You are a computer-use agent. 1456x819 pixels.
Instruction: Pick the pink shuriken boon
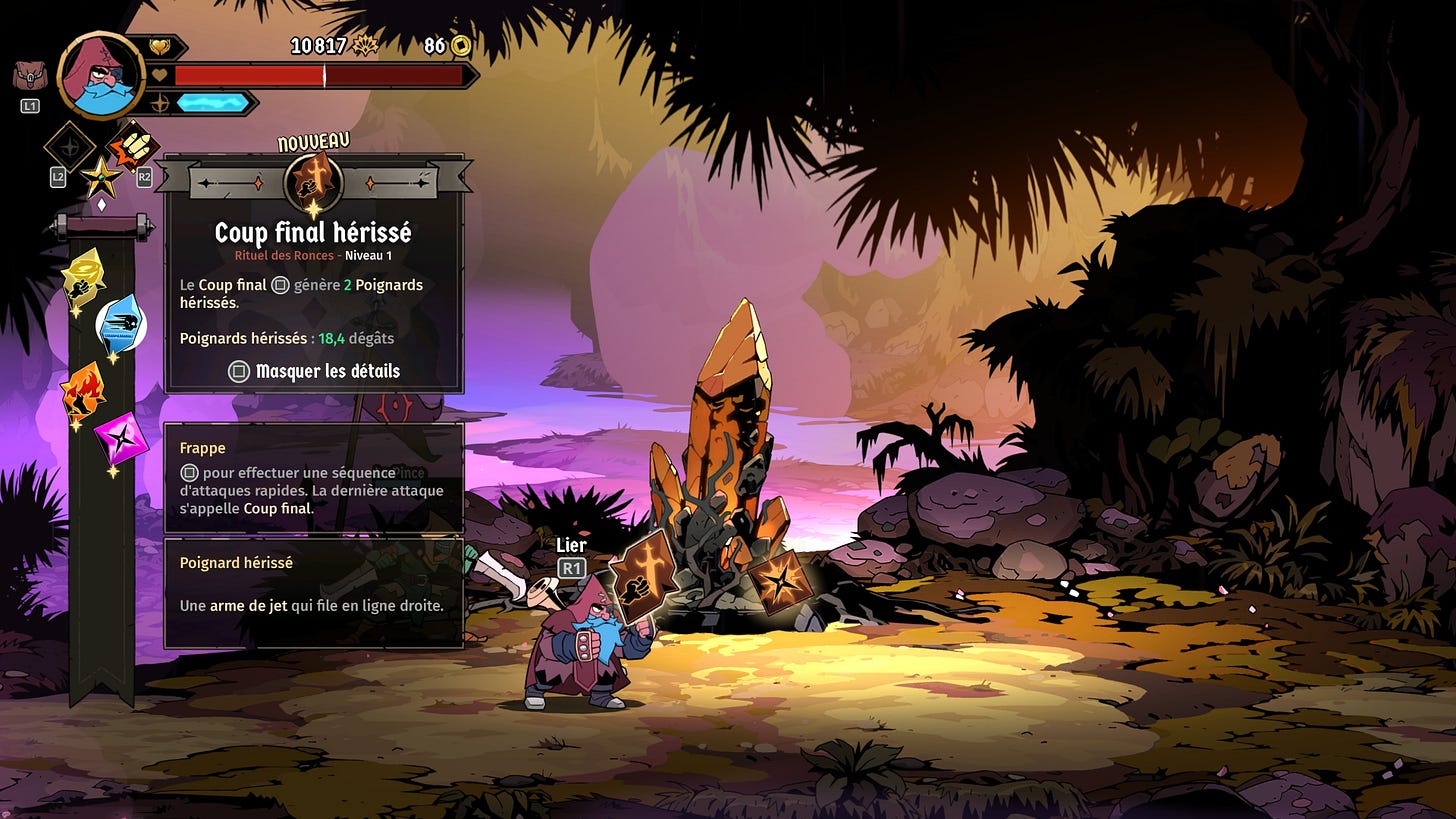click(x=120, y=435)
